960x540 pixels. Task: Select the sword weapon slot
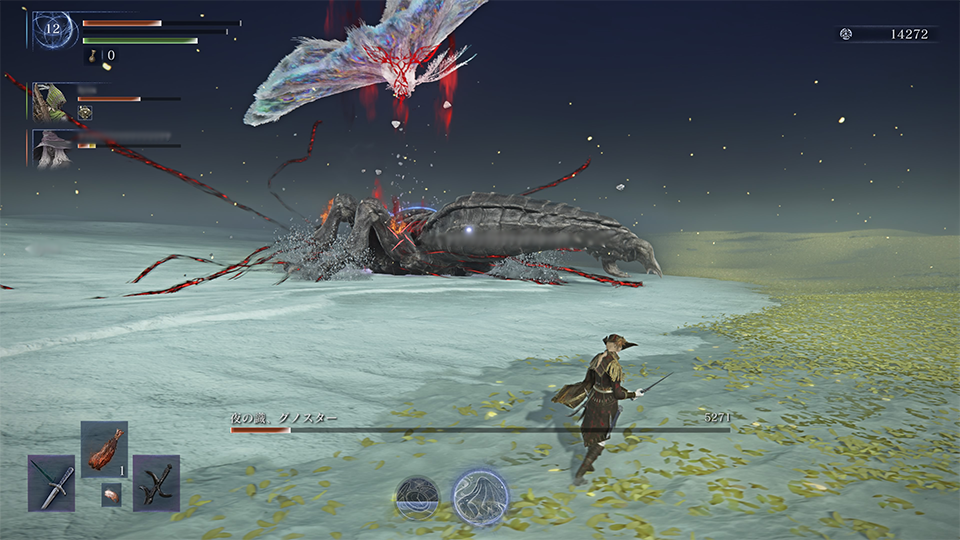pos(51,483)
